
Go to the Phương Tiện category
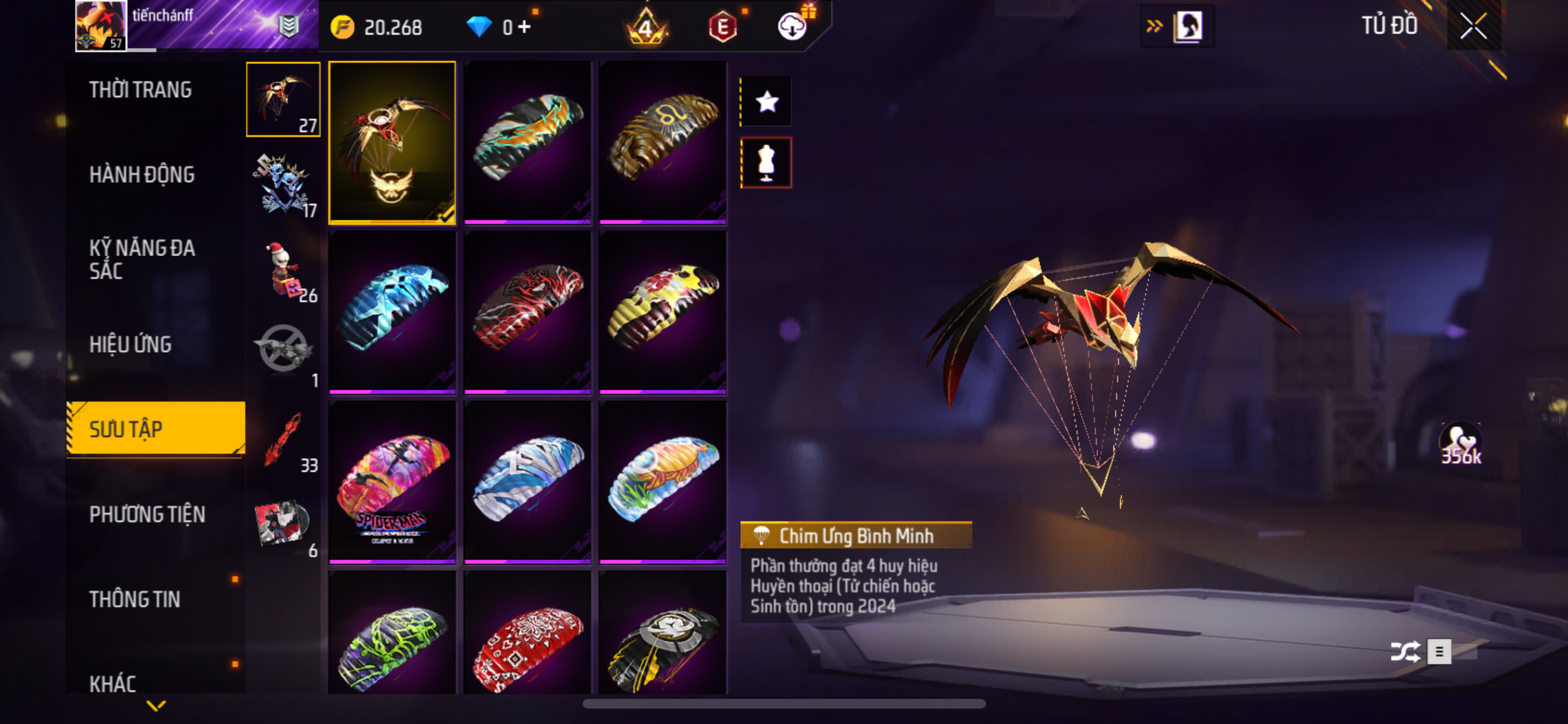(147, 514)
